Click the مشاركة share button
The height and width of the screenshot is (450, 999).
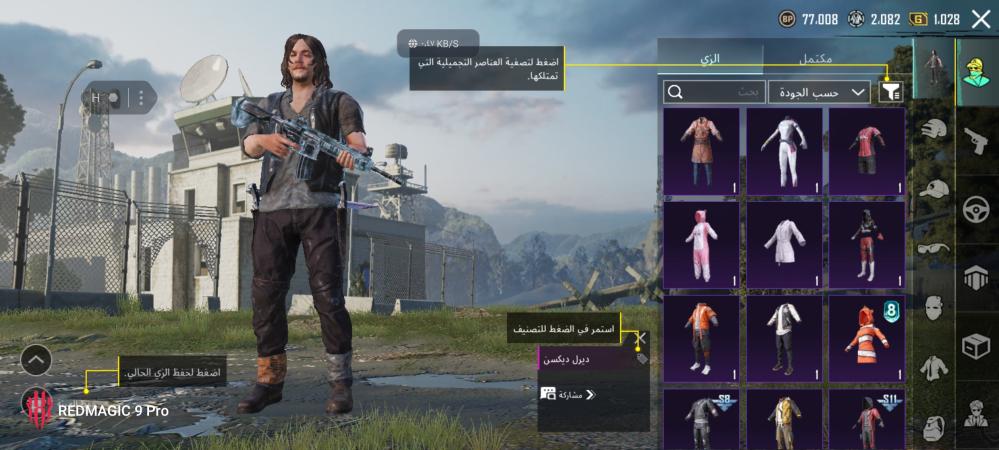(569, 394)
